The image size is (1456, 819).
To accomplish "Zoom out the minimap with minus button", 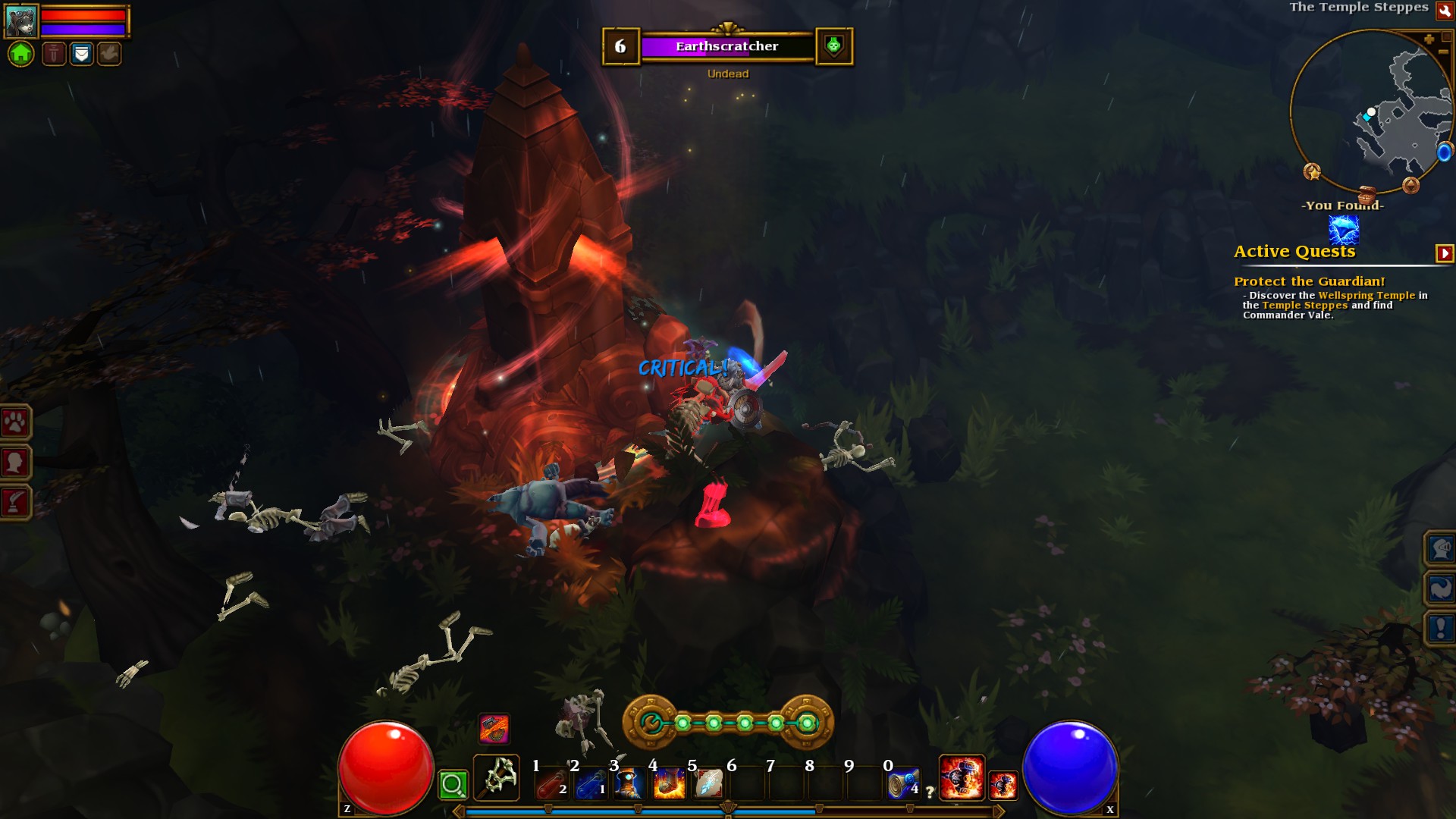I will [1443, 52].
